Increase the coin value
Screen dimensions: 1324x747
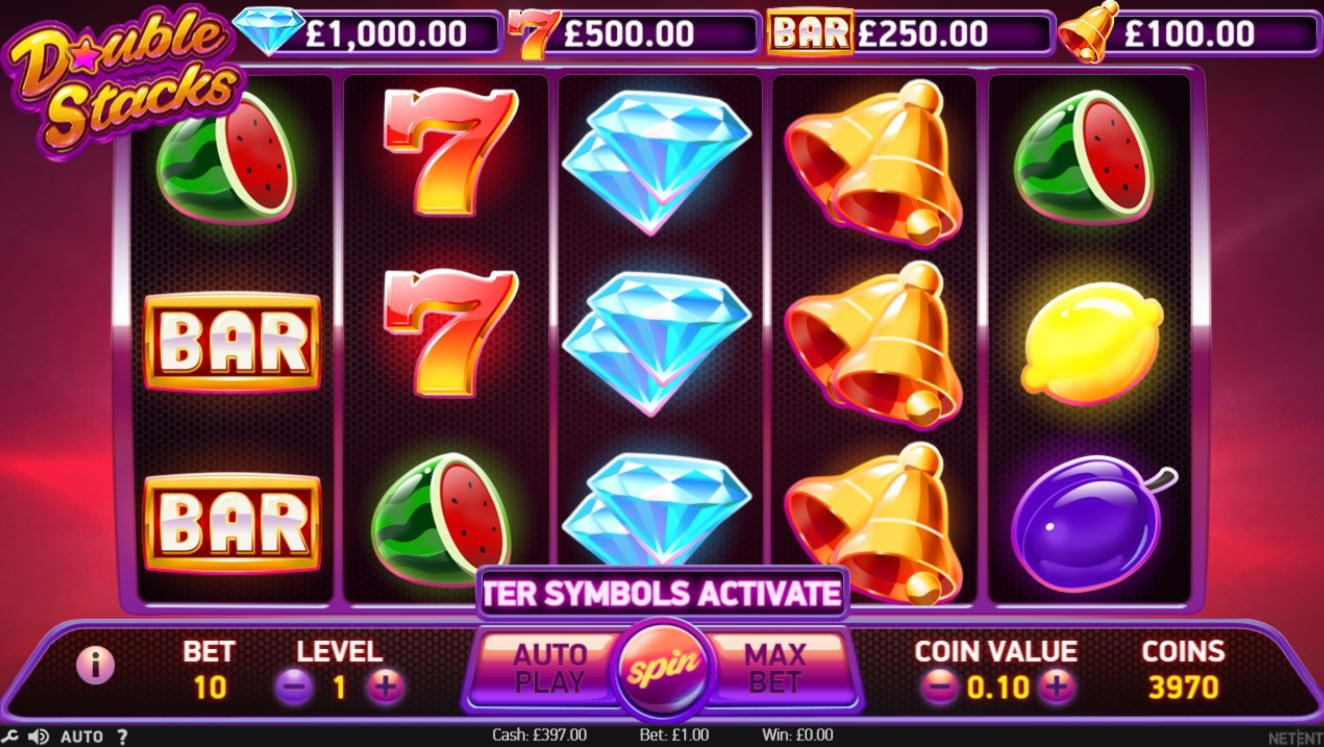(x=1056, y=687)
